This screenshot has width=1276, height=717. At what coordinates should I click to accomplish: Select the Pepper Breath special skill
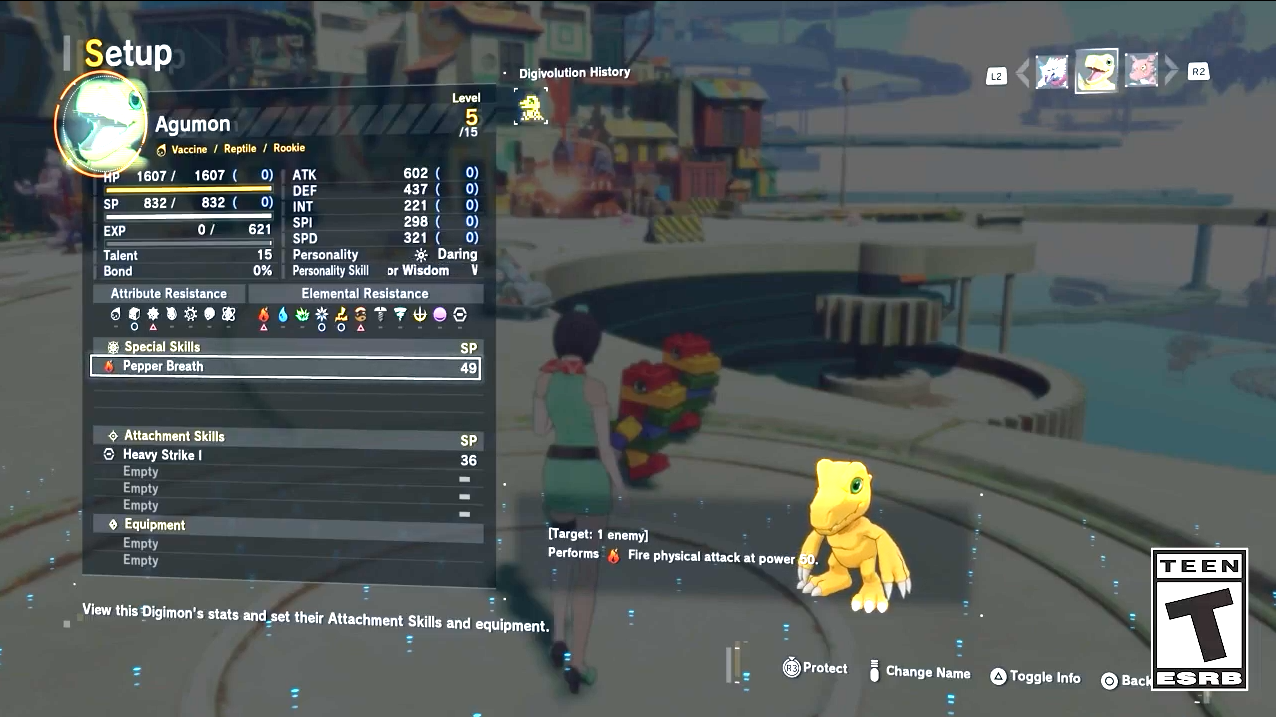[x=285, y=367]
